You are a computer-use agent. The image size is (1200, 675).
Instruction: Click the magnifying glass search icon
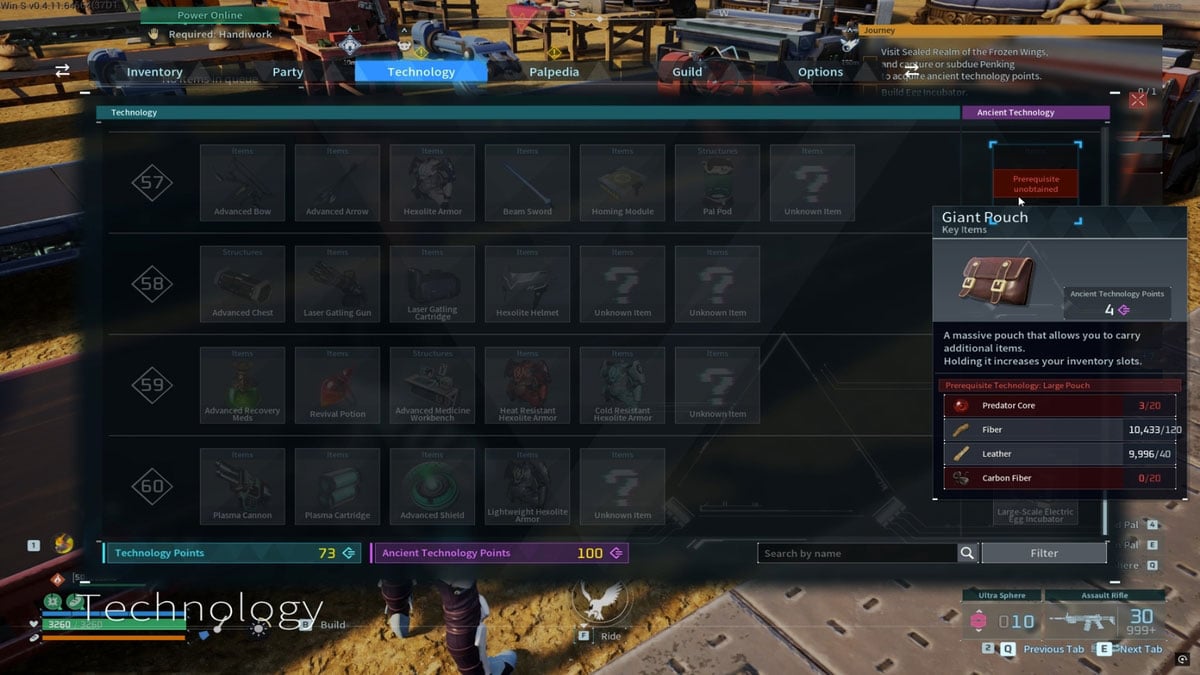(967, 553)
